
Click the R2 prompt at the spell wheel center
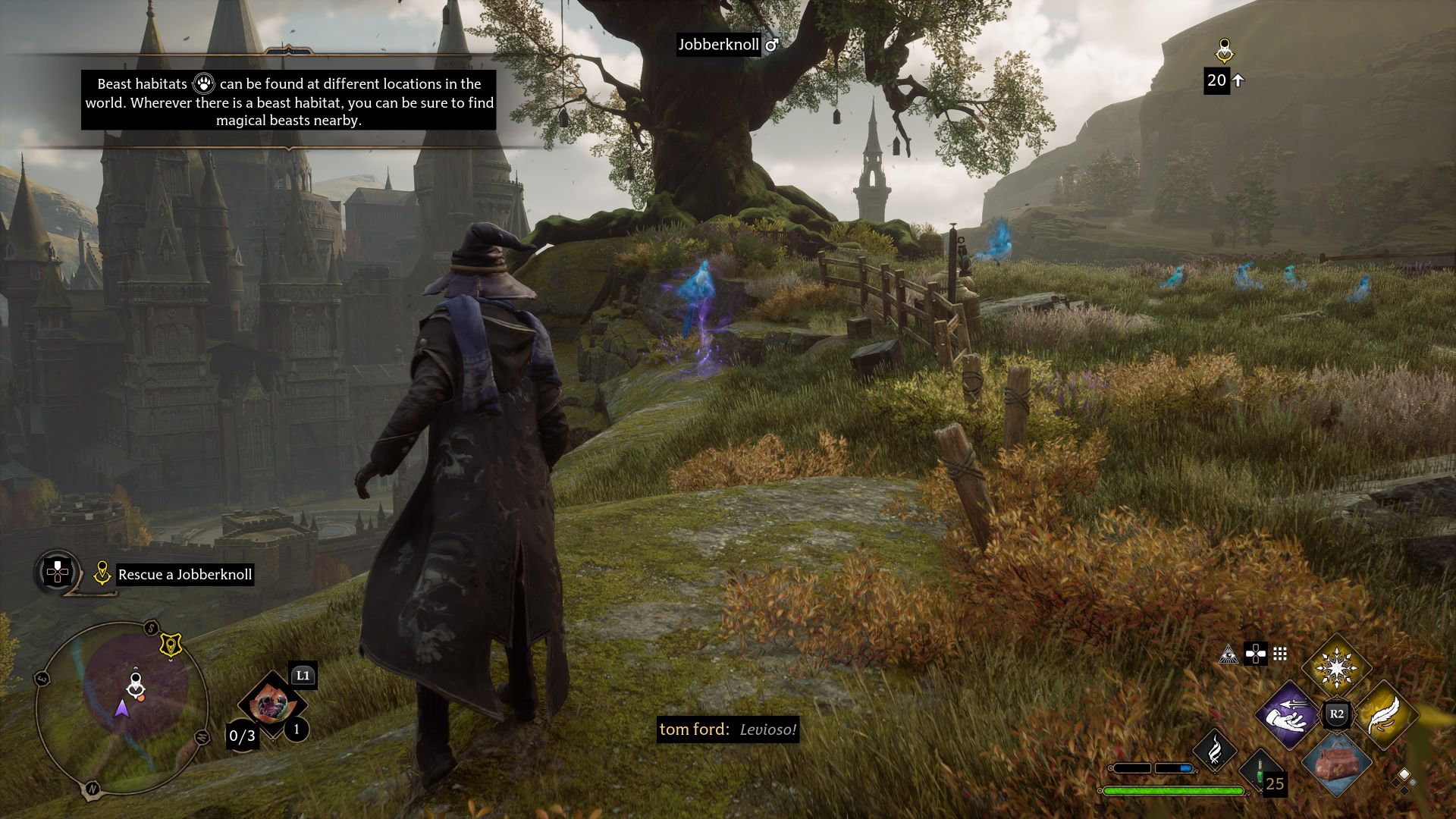point(1336,713)
